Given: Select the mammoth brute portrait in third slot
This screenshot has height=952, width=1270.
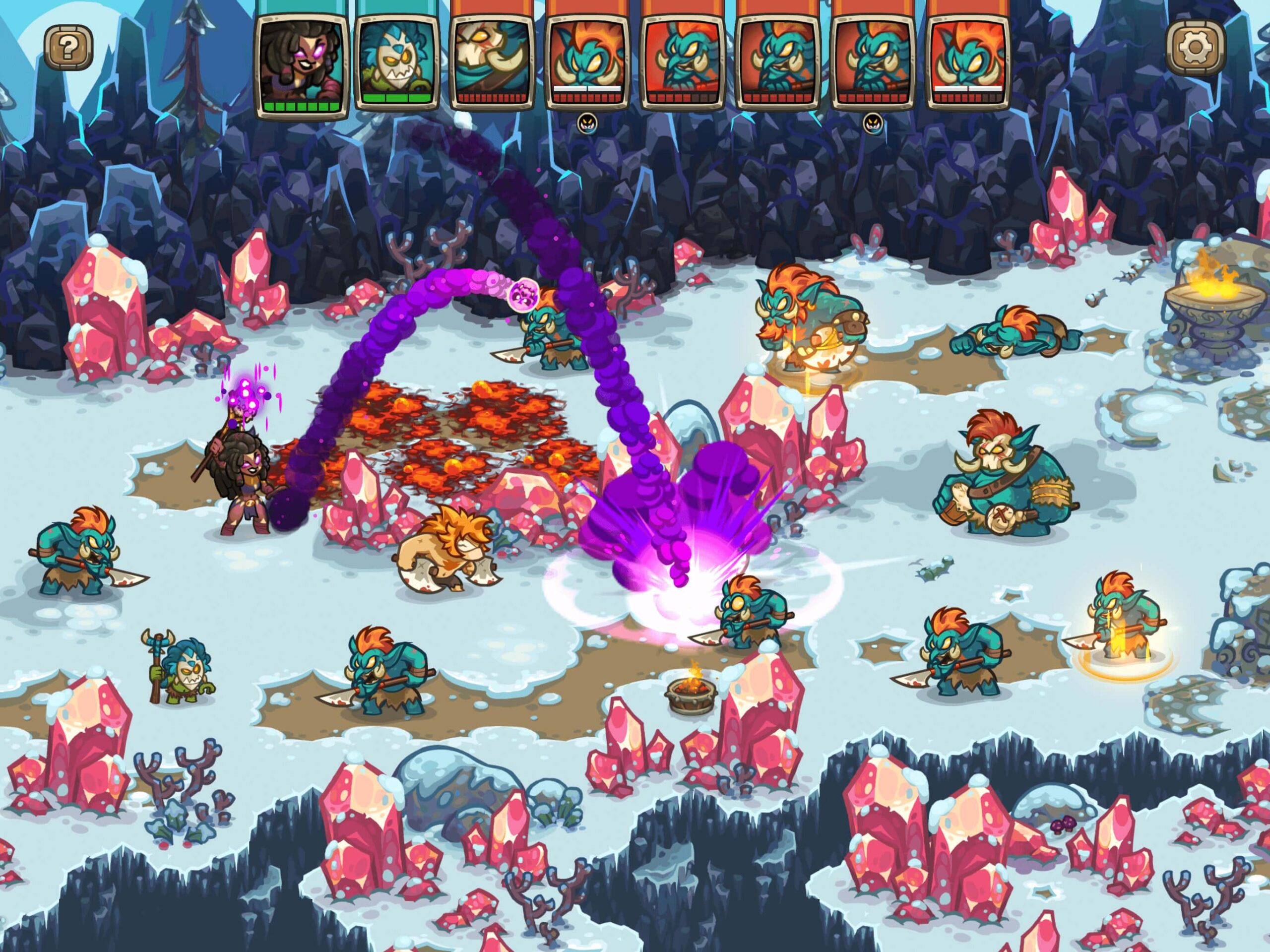Looking at the screenshot, I should (x=494, y=61).
